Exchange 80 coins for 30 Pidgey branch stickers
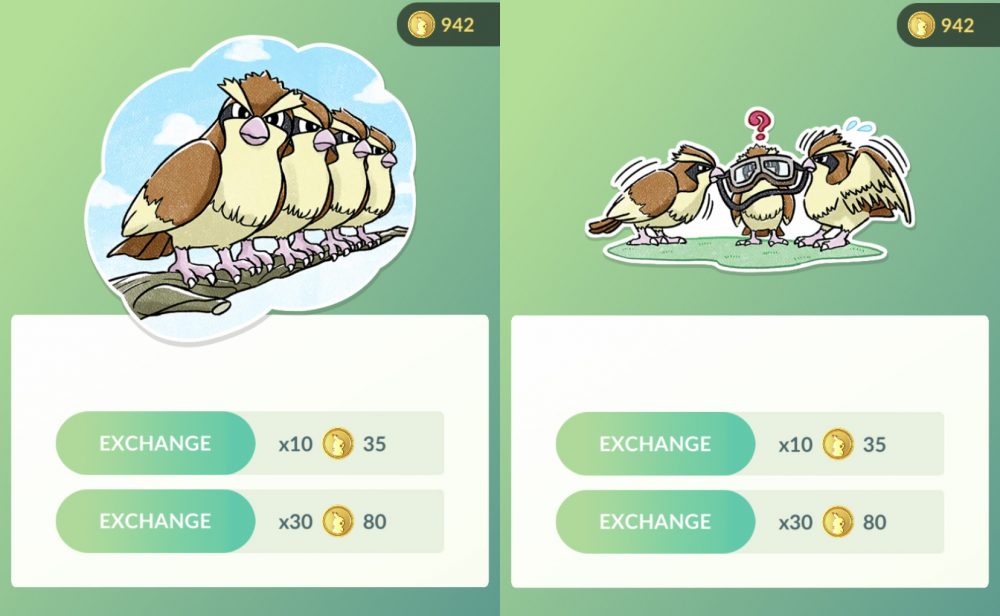The image size is (1000, 616). click(155, 521)
